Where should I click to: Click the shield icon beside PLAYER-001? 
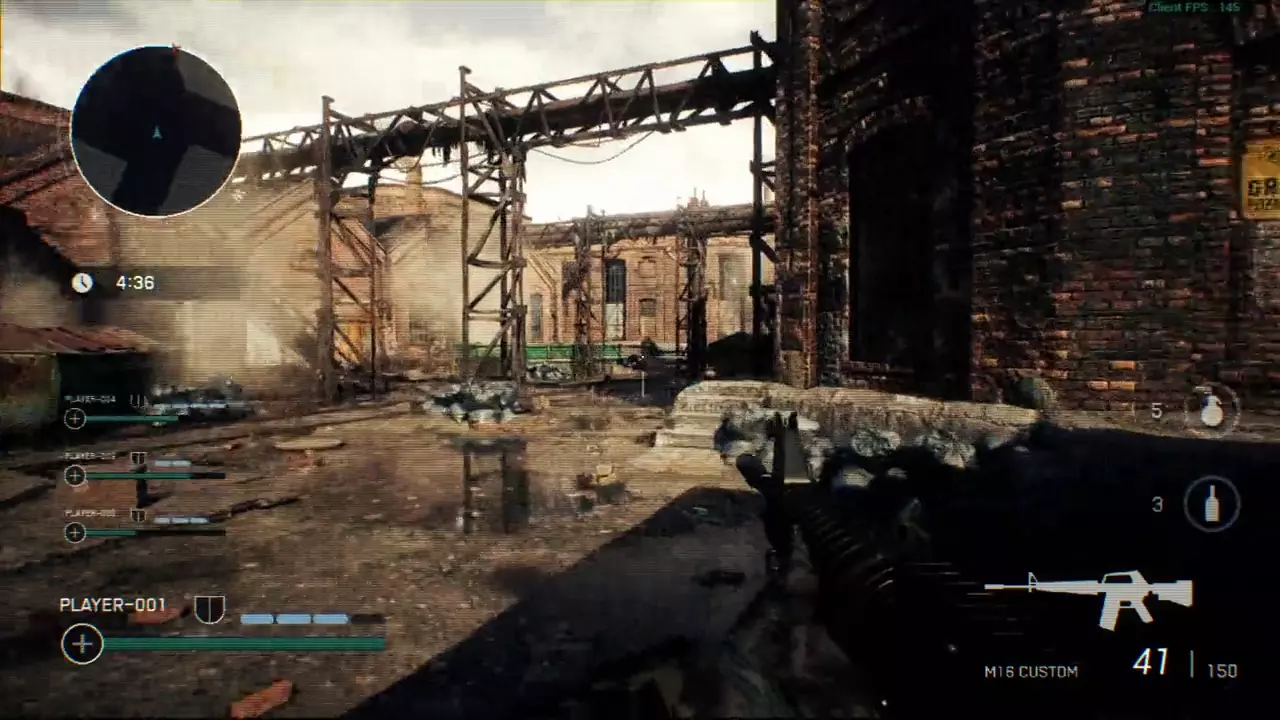209,608
